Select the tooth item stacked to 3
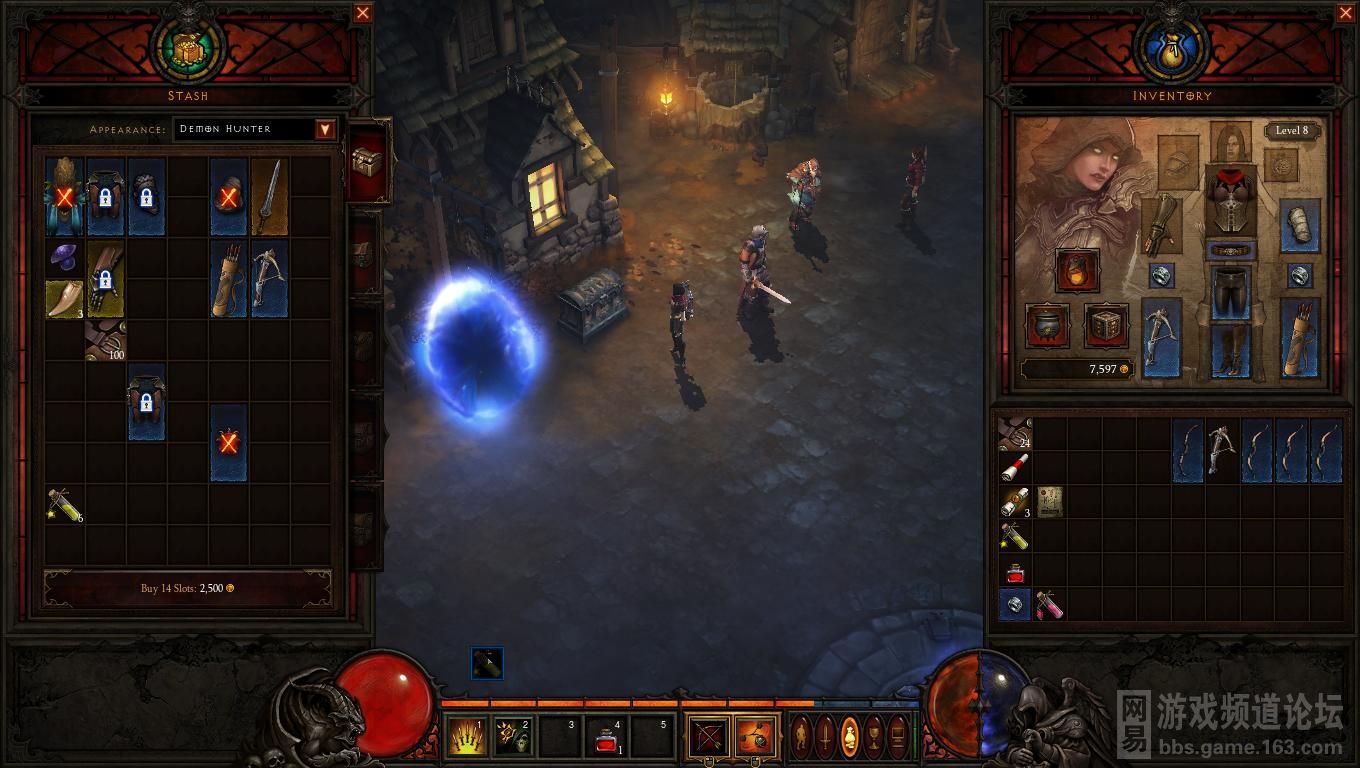The width and height of the screenshot is (1360, 768). 64,299
